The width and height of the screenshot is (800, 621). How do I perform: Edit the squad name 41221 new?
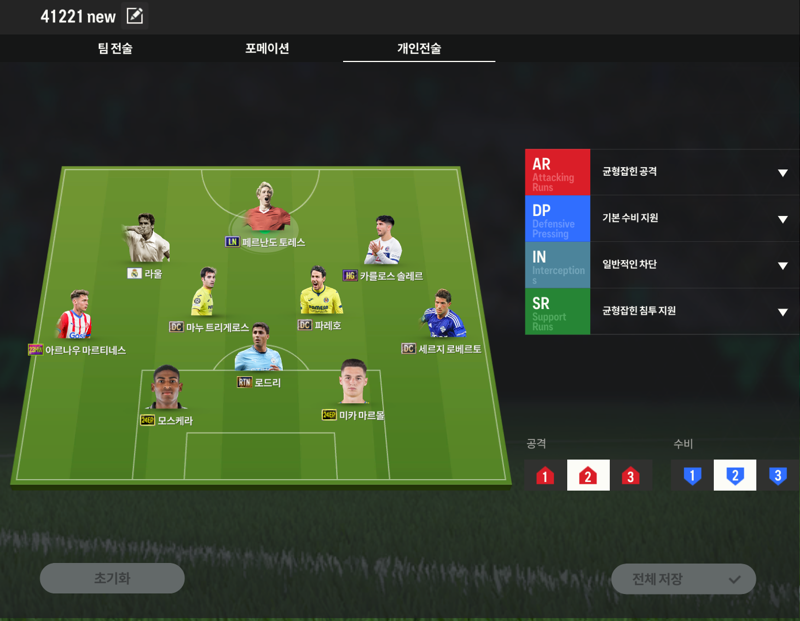point(134,16)
